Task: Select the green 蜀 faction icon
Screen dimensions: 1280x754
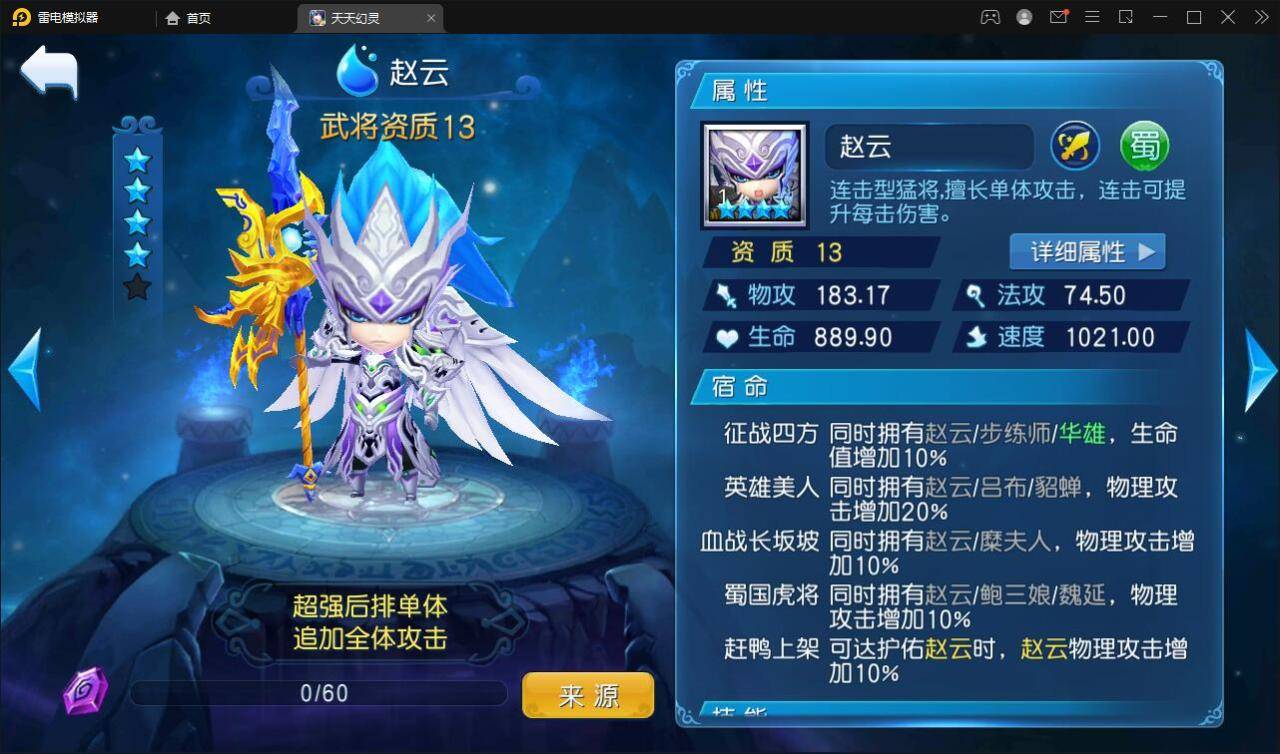Action: tap(1144, 146)
